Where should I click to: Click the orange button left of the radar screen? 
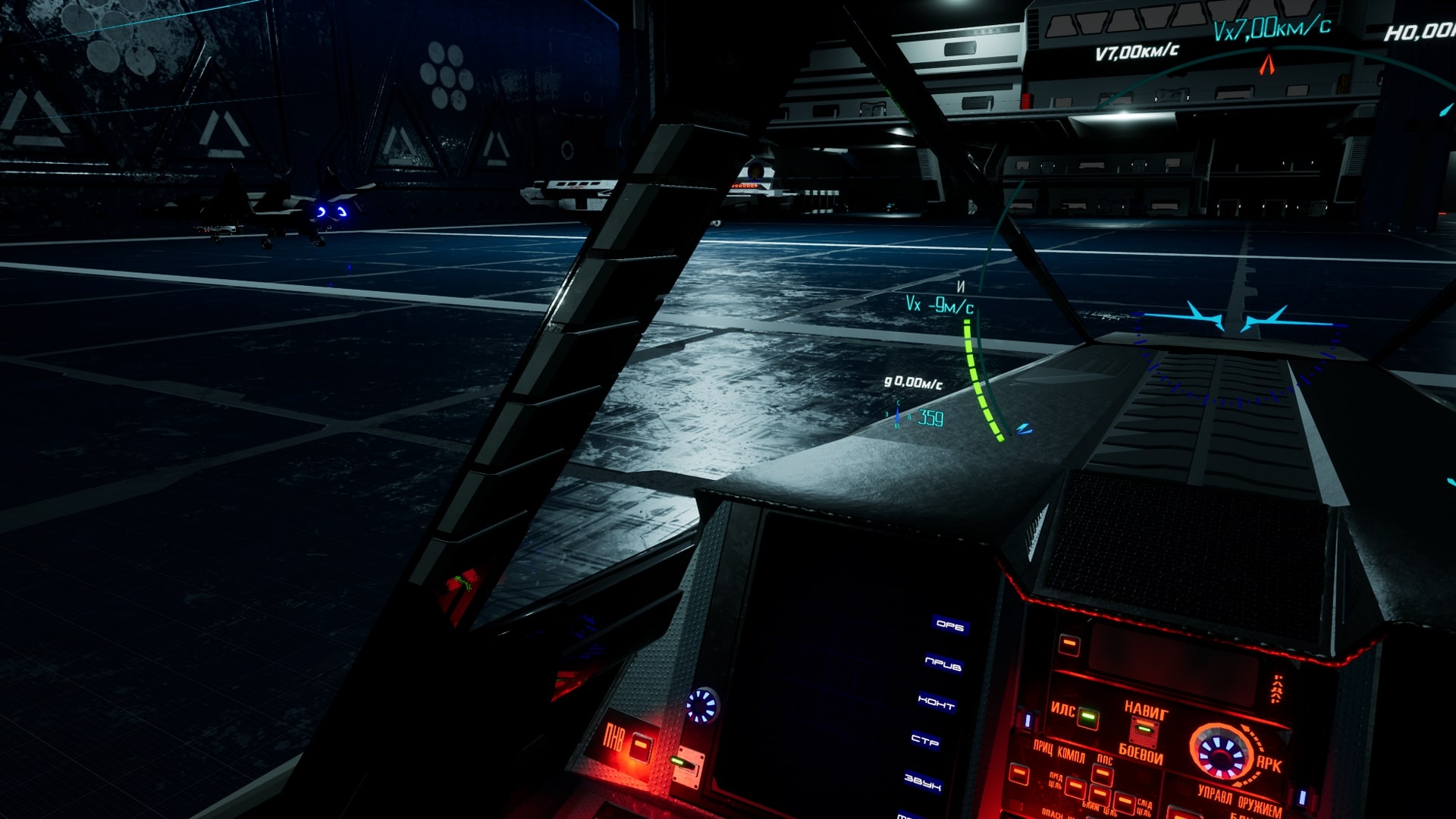[x=1069, y=645]
